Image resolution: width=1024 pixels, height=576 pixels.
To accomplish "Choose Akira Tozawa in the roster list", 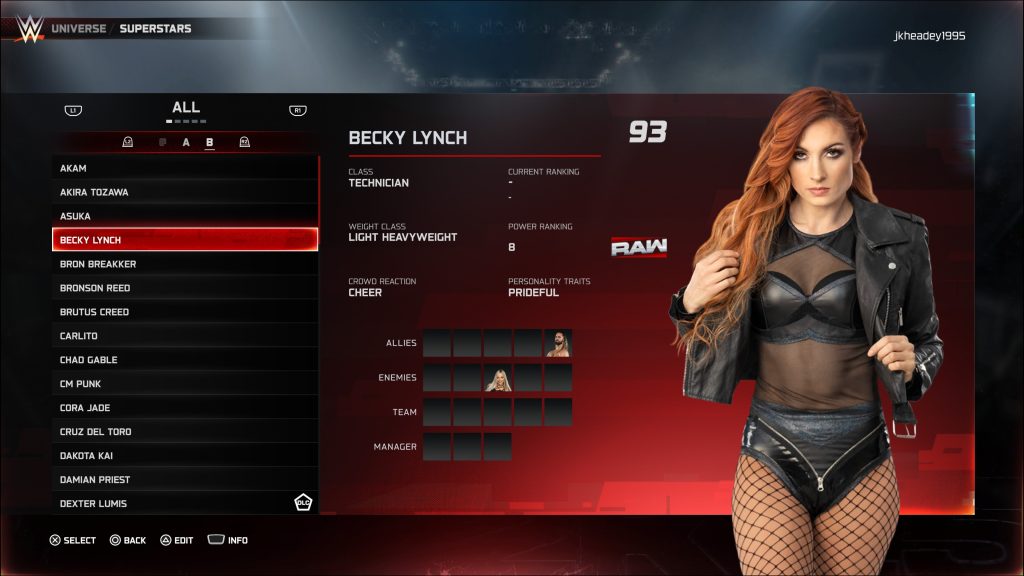I will pos(185,192).
